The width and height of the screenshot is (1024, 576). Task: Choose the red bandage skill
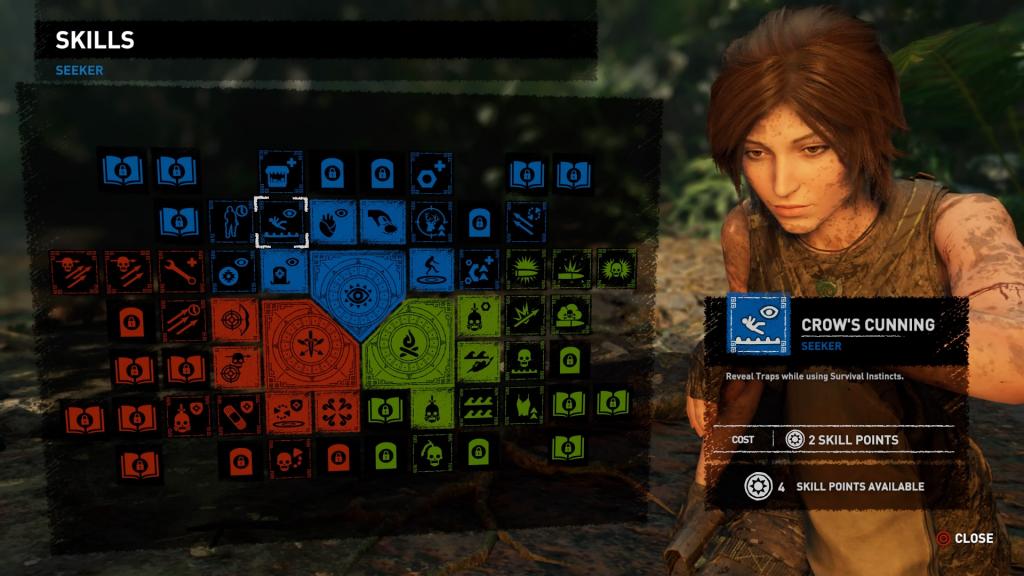click(x=236, y=414)
